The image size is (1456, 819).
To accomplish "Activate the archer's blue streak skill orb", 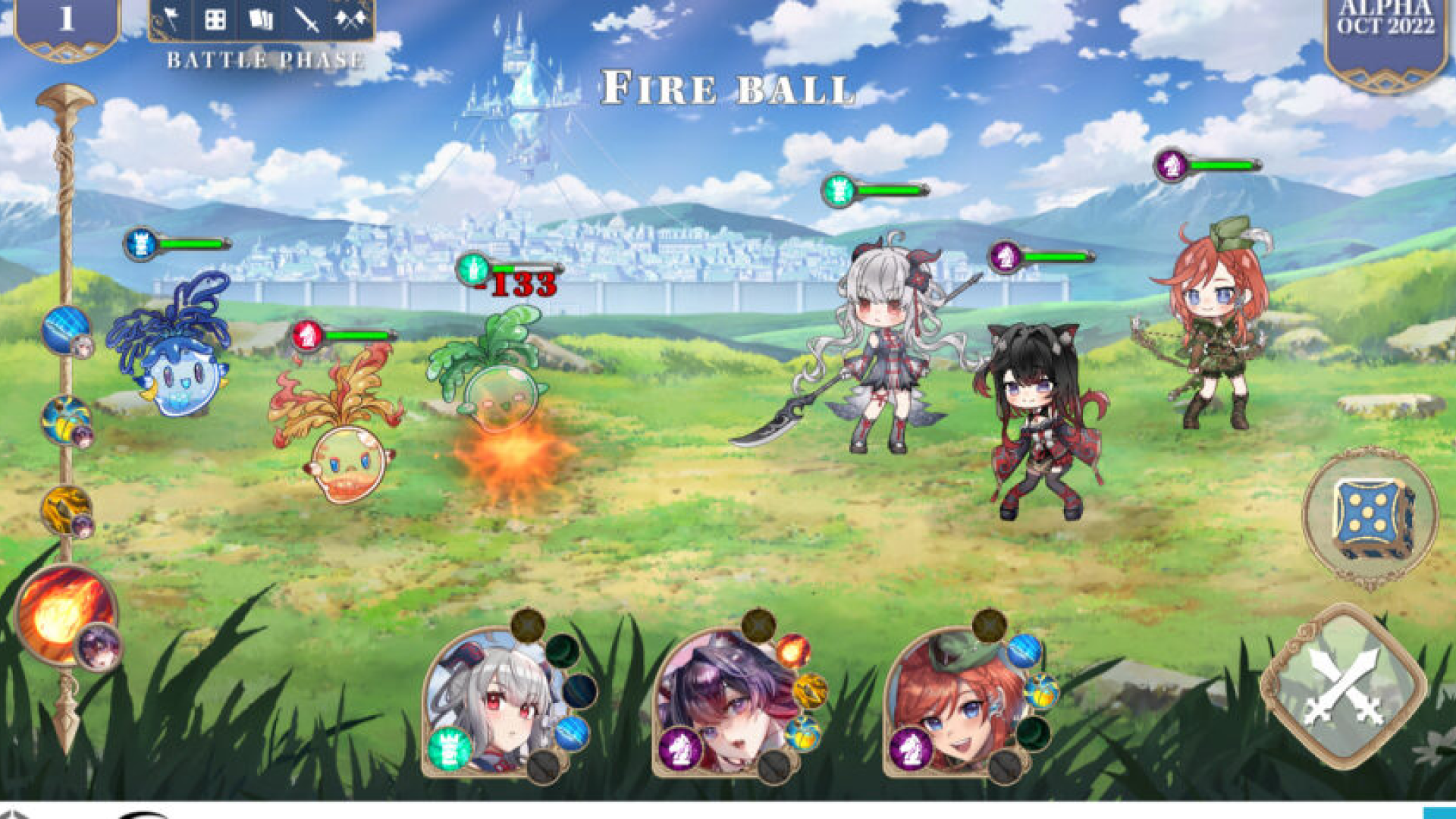I will [x=1025, y=651].
